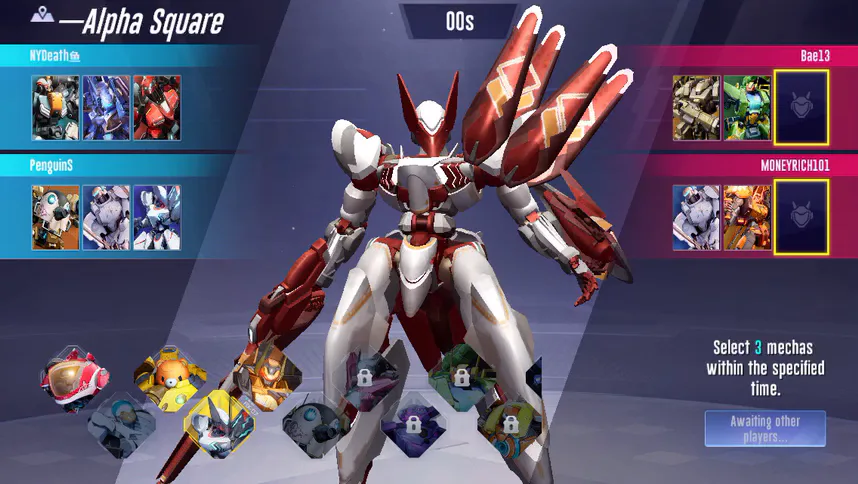
Task: Choose the yellow teddy bear mecha
Action: [x=170, y=377]
